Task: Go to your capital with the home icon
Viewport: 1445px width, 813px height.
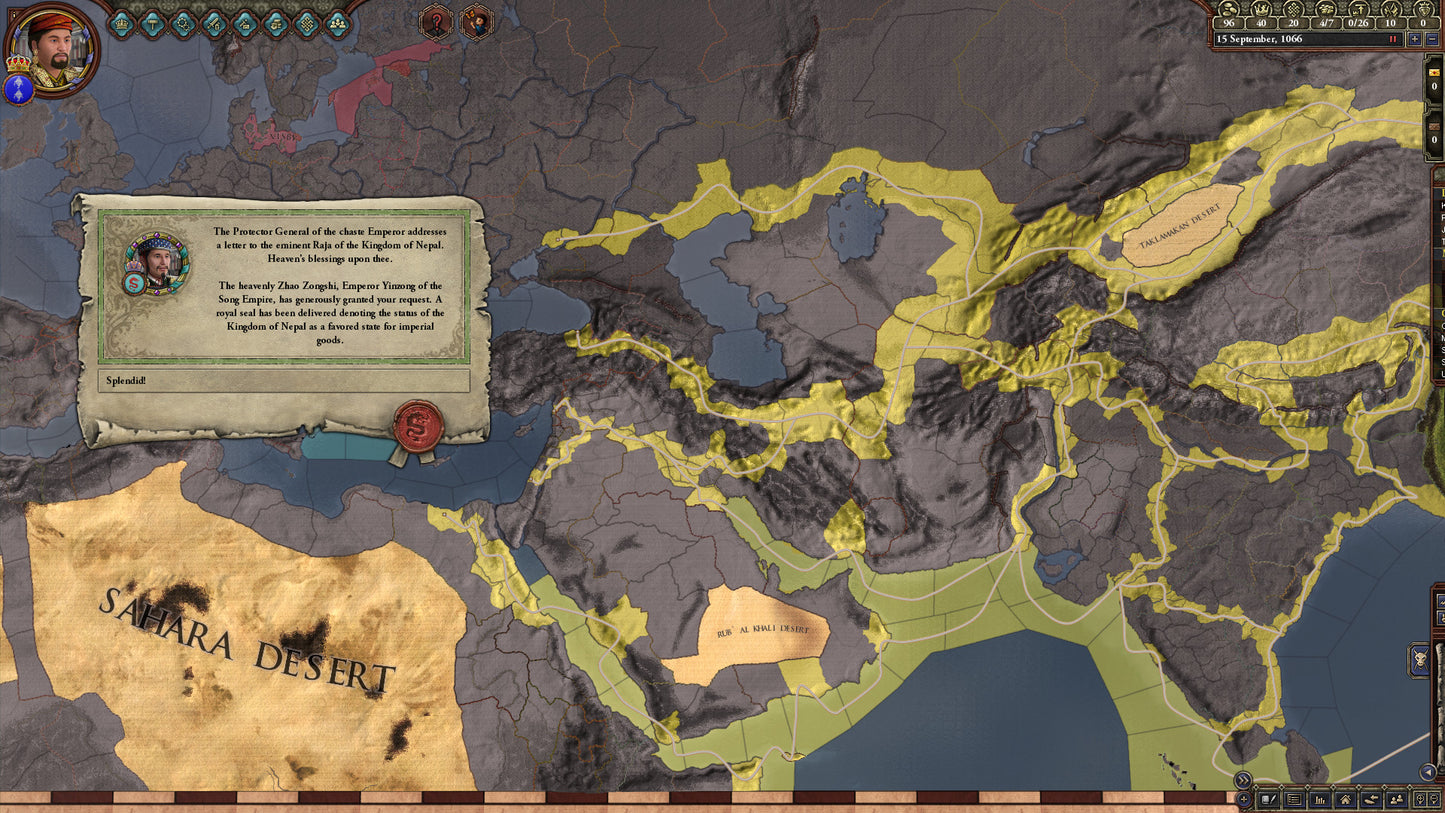Action: 1346,800
